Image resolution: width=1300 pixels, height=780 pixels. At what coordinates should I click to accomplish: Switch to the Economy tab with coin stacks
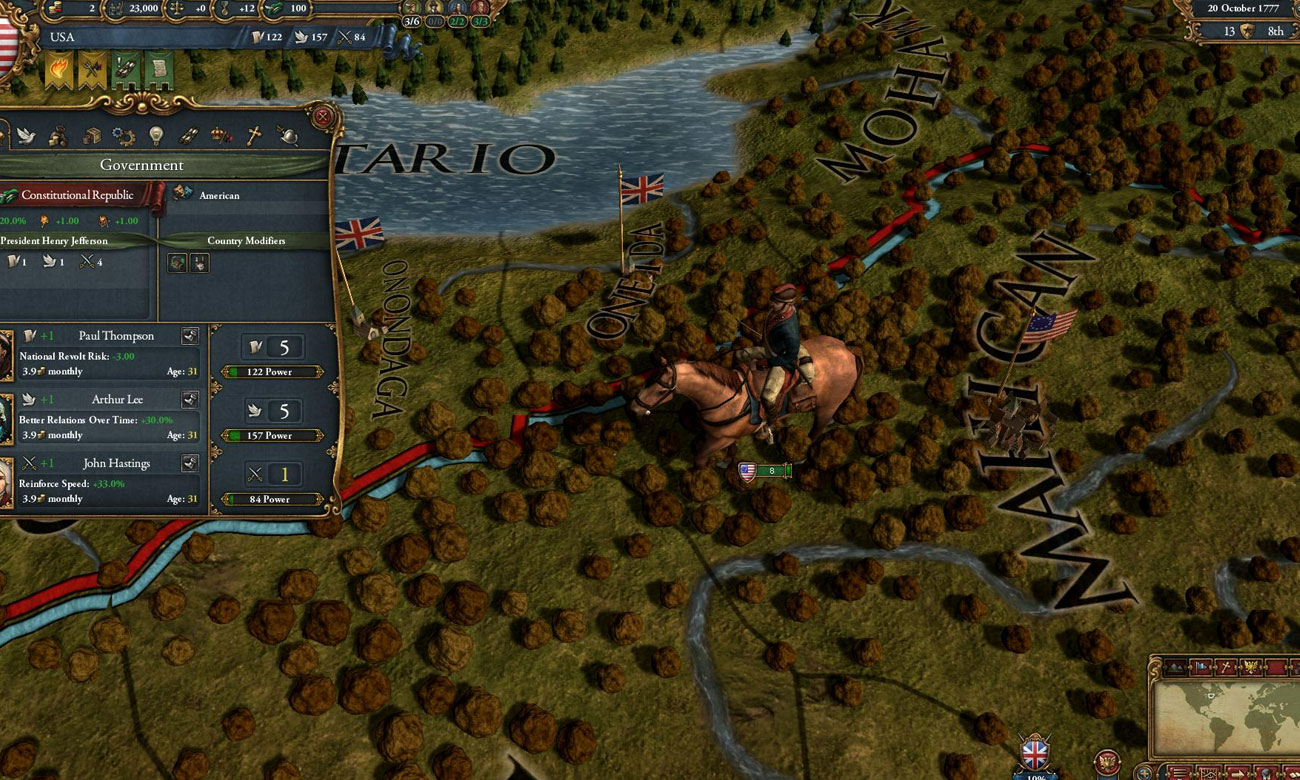tap(57, 136)
